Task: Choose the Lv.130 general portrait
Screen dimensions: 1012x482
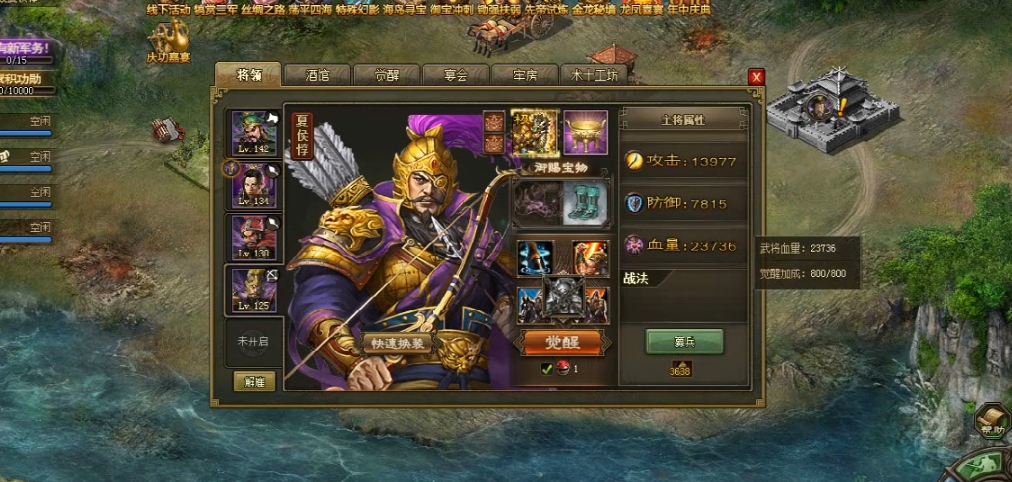Action: tap(254, 236)
